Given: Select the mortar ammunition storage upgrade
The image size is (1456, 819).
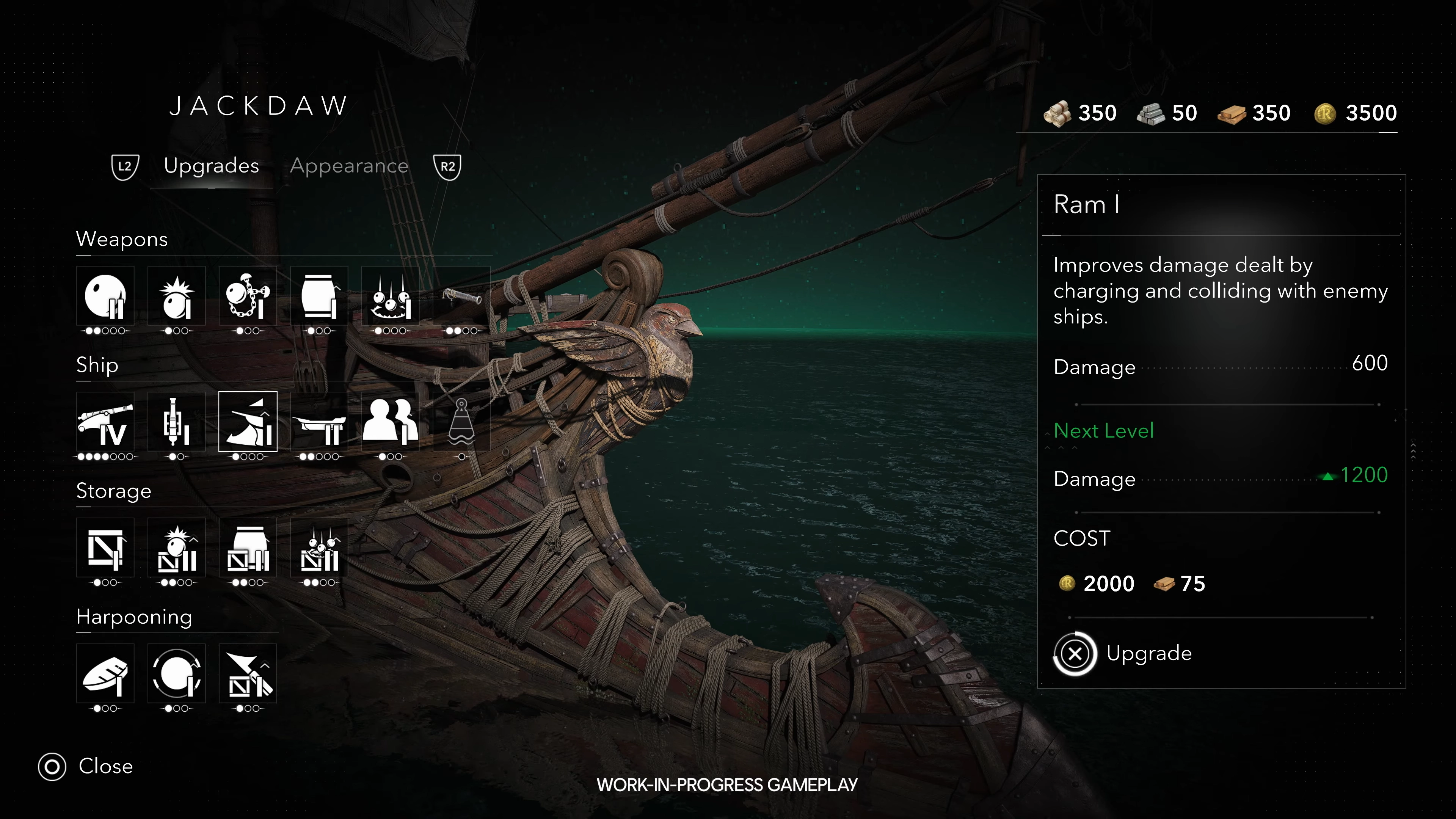Looking at the screenshot, I should tap(319, 548).
